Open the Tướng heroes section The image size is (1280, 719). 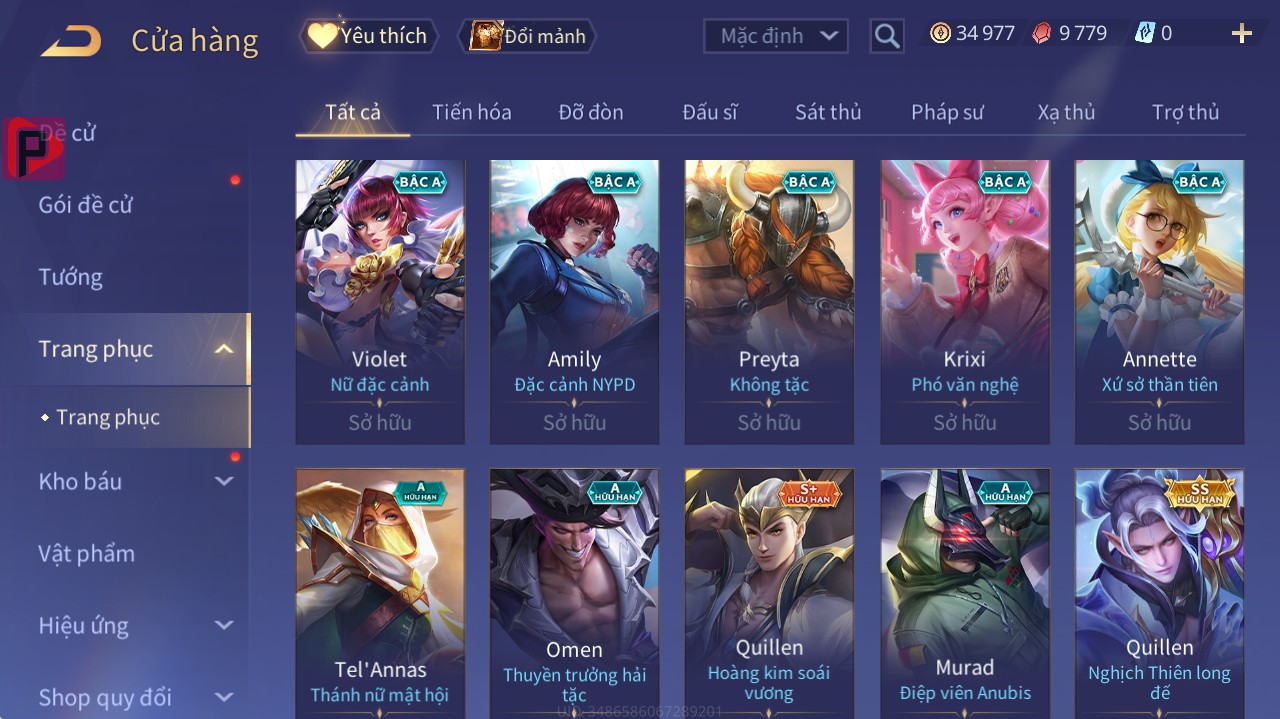tap(71, 277)
